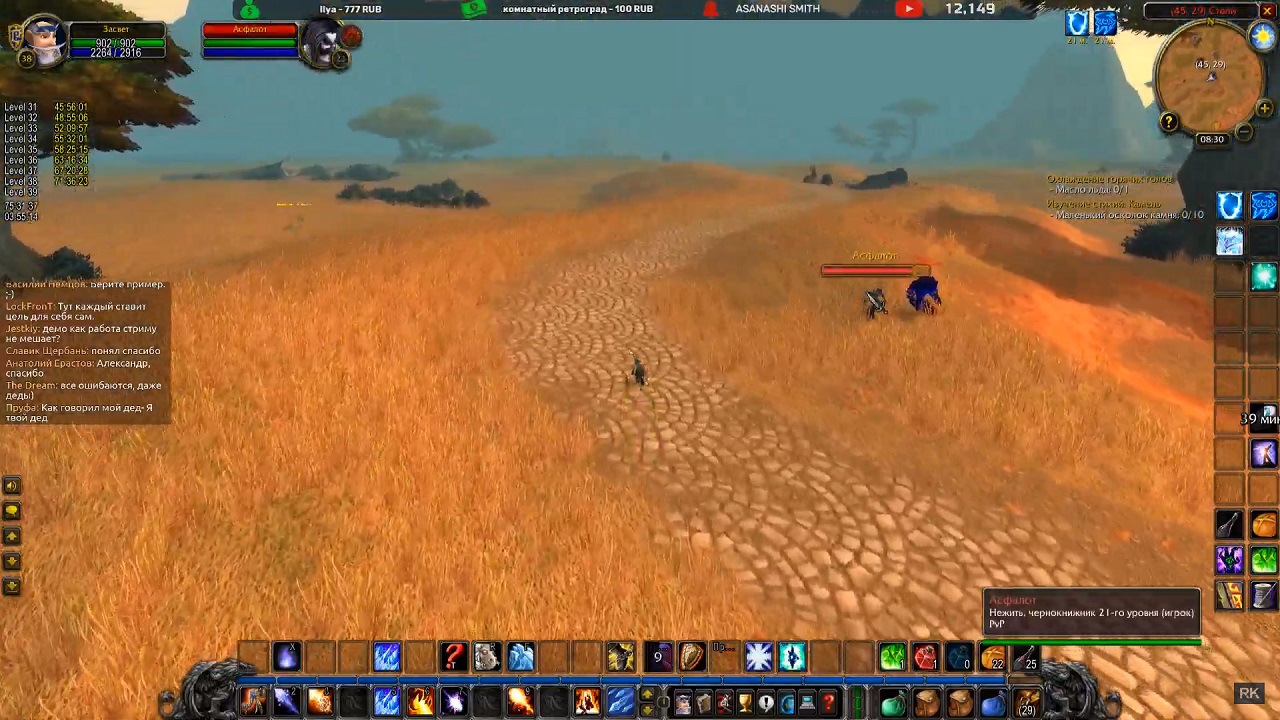Select the quest tracker entry Масло льда
The image size is (1280, 720).
[1092, 190]
